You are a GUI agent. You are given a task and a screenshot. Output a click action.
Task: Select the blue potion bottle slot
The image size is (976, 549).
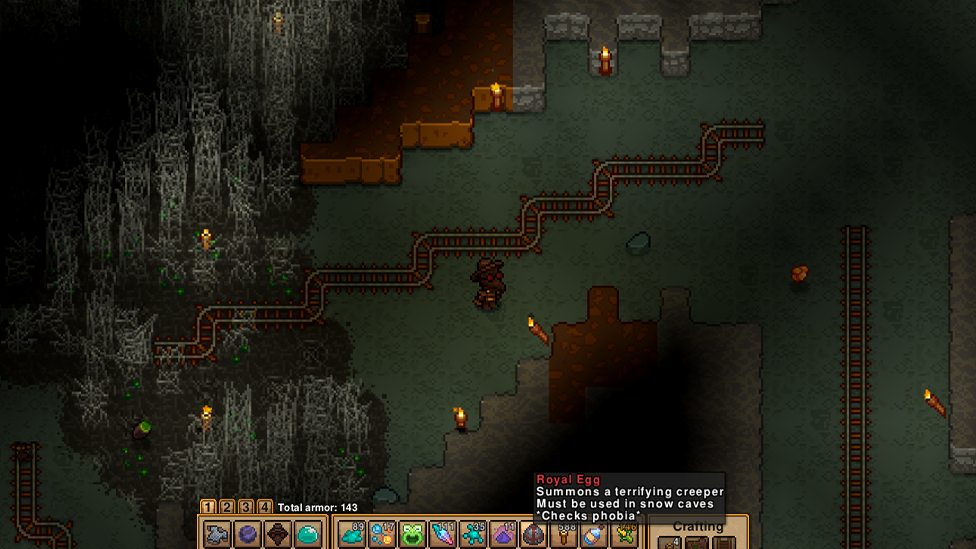(x=594, y=535)
